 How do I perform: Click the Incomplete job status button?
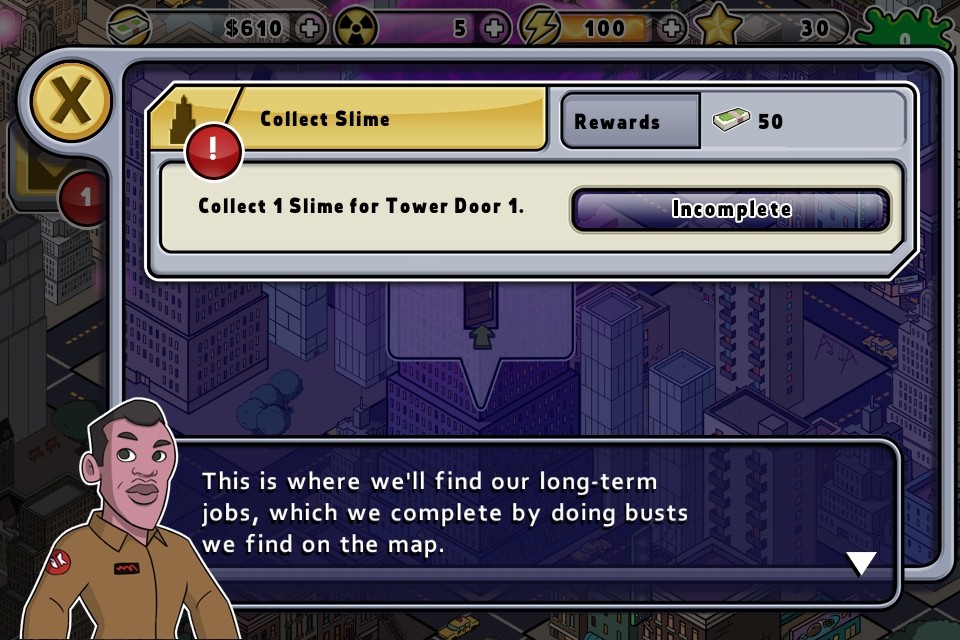[x=730, y=210]
